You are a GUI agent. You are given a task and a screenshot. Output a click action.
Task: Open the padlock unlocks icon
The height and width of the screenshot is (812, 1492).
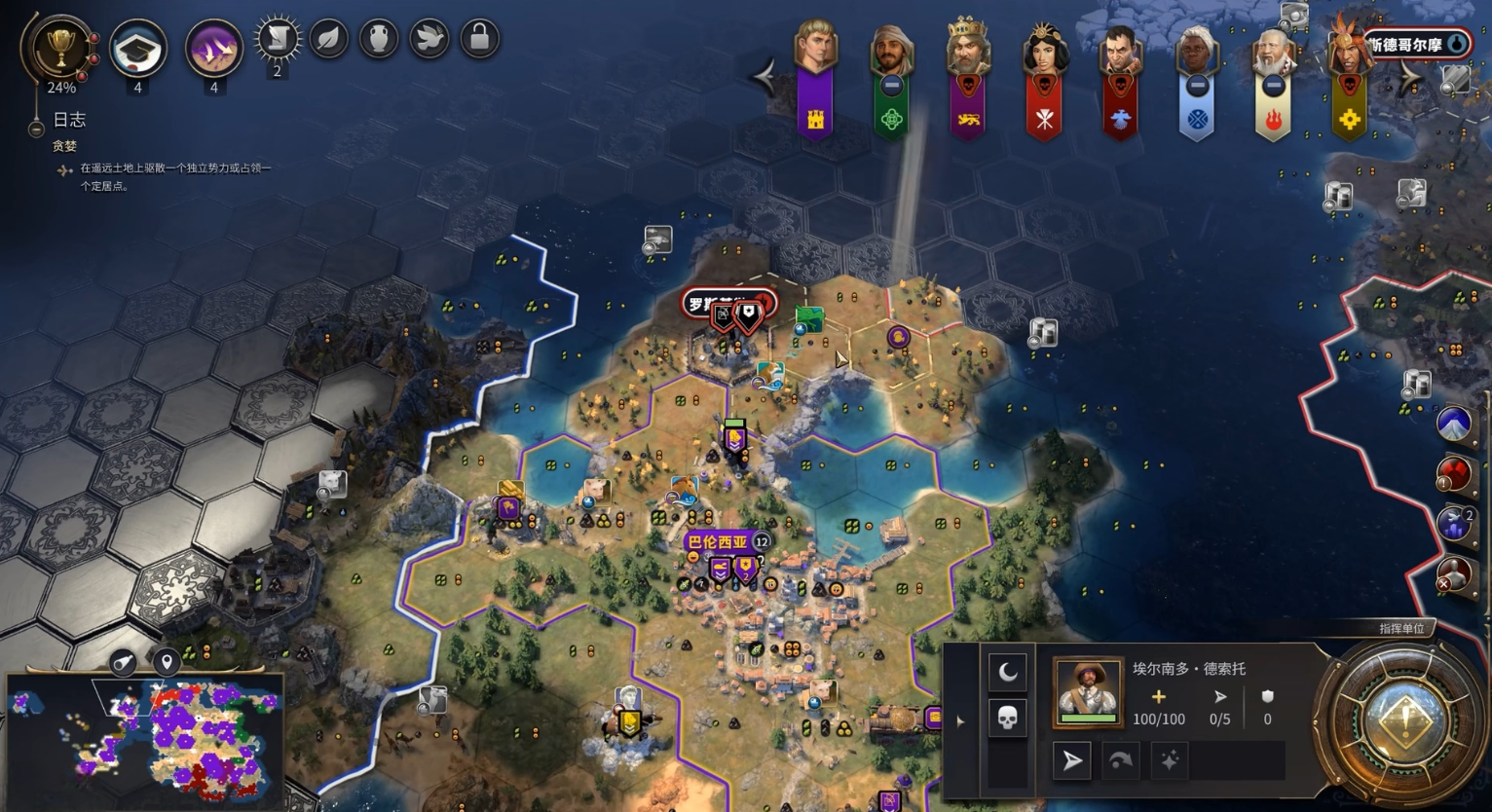click(x=479, y=40)
